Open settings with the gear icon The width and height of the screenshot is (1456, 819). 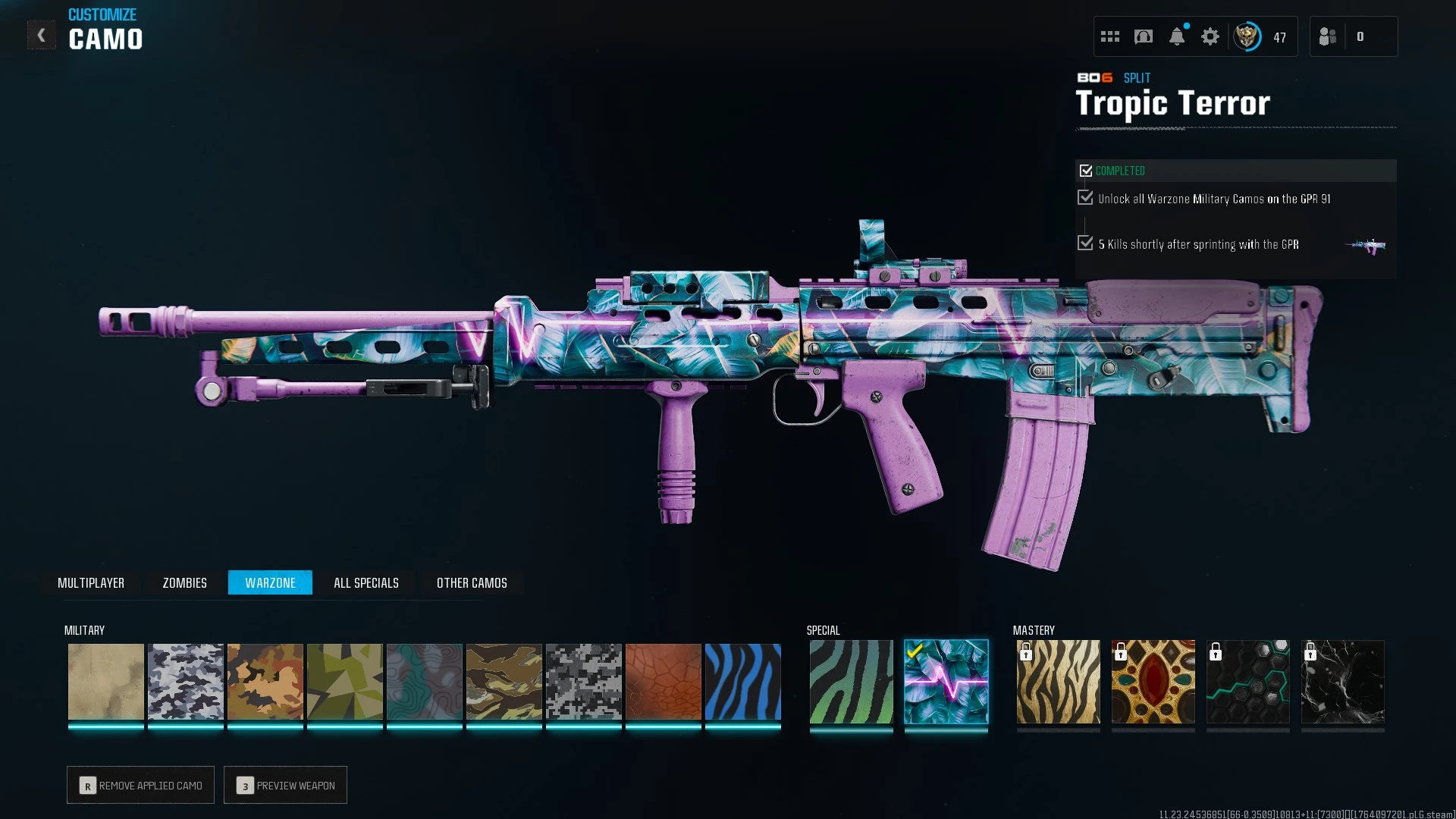click(x=1210, y=36)
